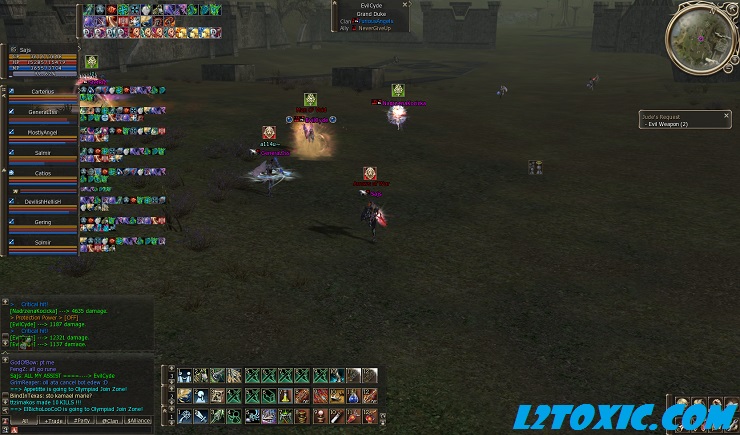Show the @Clan chat tab

[x=110, y=421]
